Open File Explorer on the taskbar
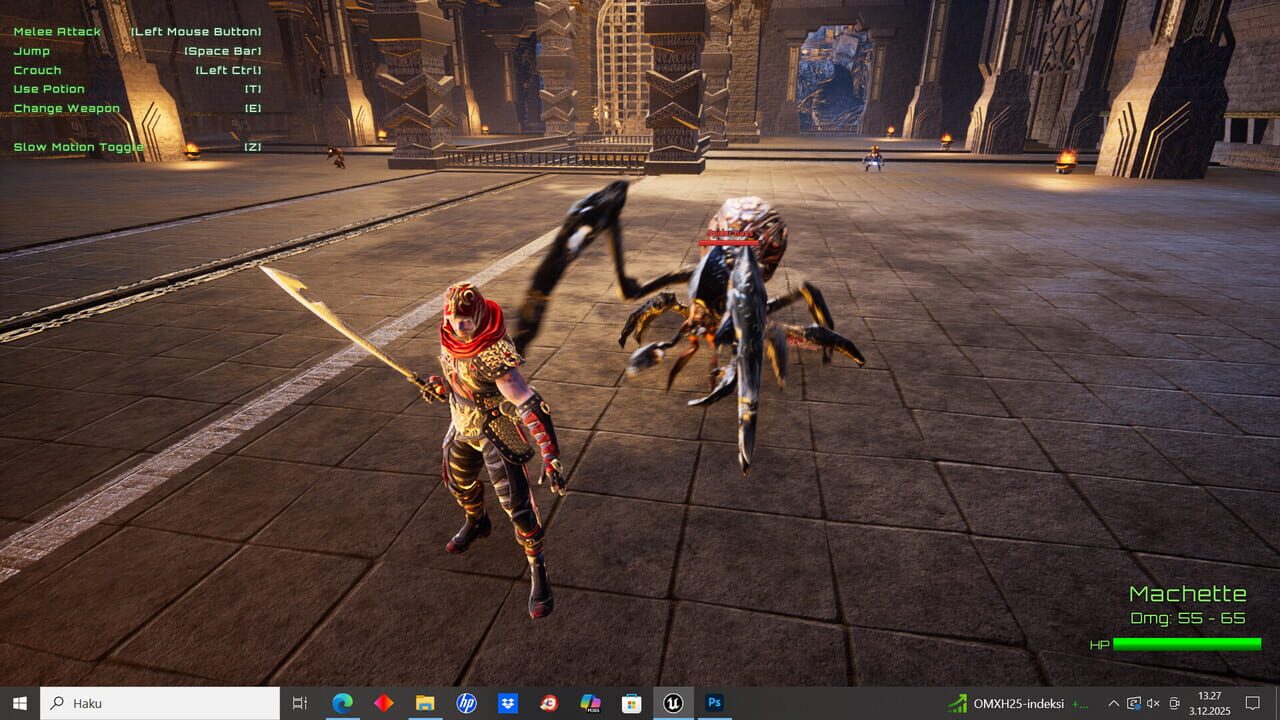This screenshot has height=720, width=1280. 425,703
